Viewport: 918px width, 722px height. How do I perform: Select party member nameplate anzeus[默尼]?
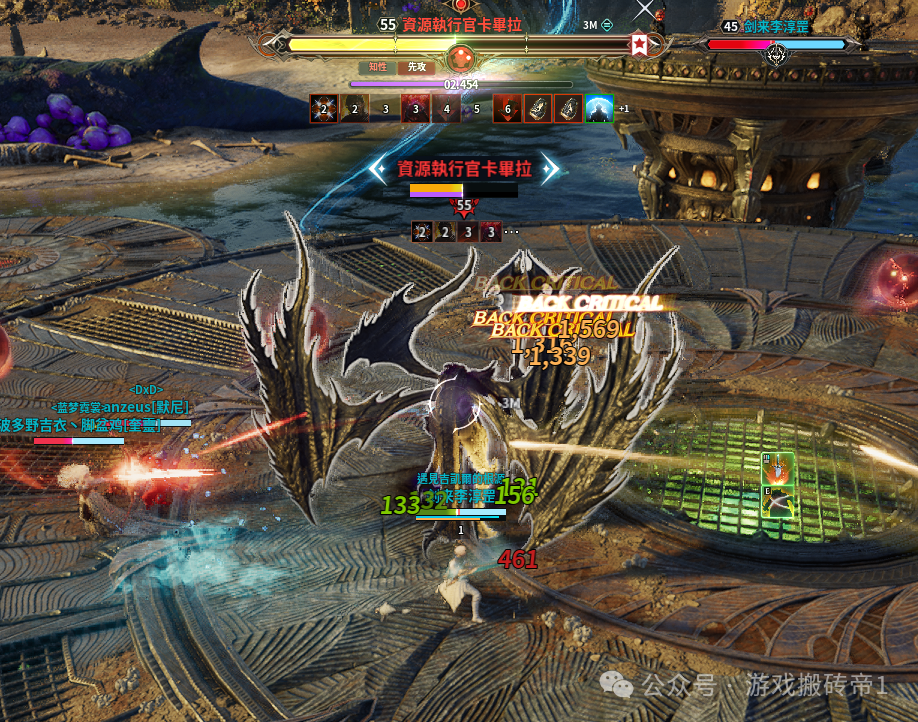coord(122,407)
